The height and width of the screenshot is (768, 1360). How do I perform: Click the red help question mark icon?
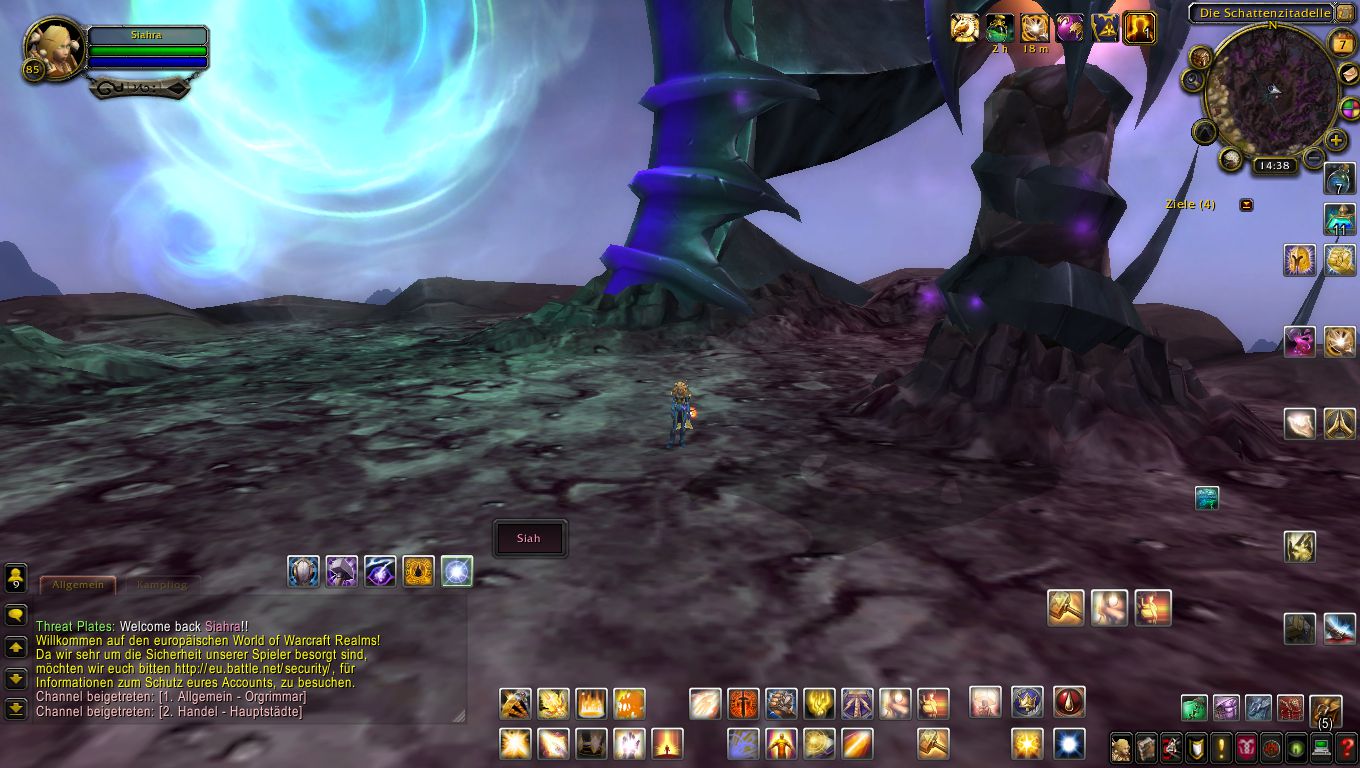point(1346,748)
